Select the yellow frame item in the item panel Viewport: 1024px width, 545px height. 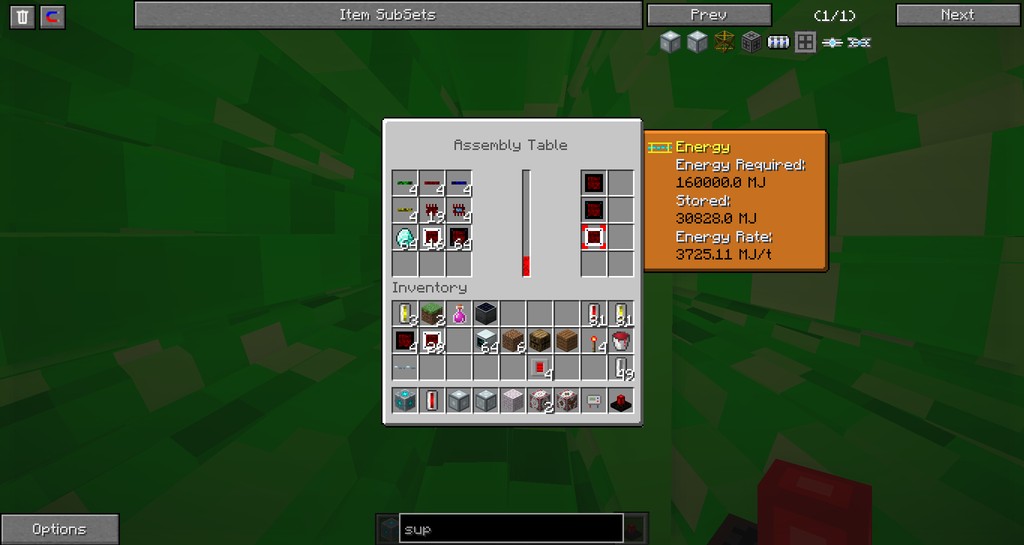724,42
